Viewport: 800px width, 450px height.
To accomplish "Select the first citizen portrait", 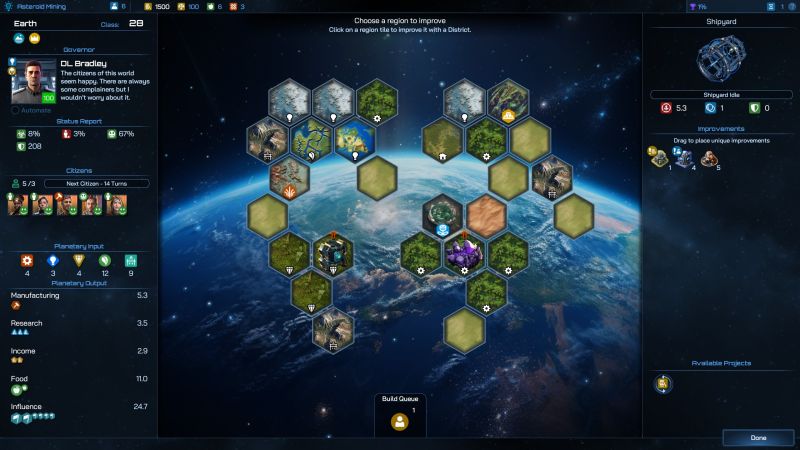I will (17, 204).
